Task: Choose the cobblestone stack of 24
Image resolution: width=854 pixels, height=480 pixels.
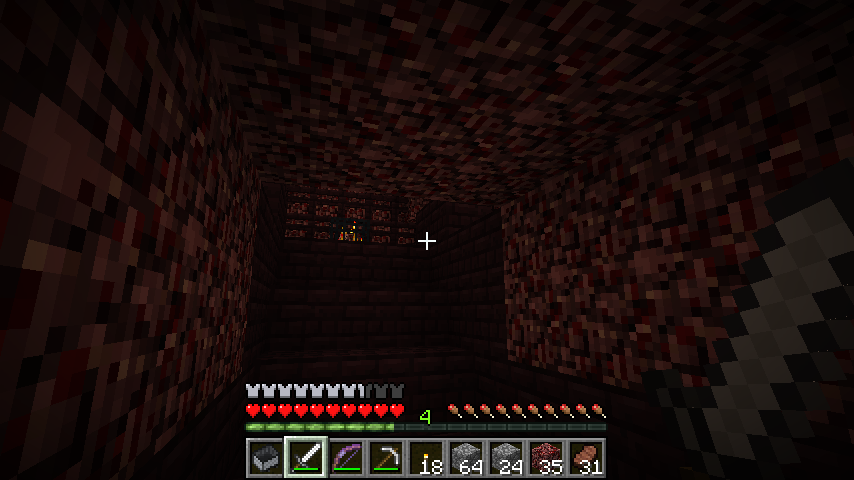Action: (505, 458)
